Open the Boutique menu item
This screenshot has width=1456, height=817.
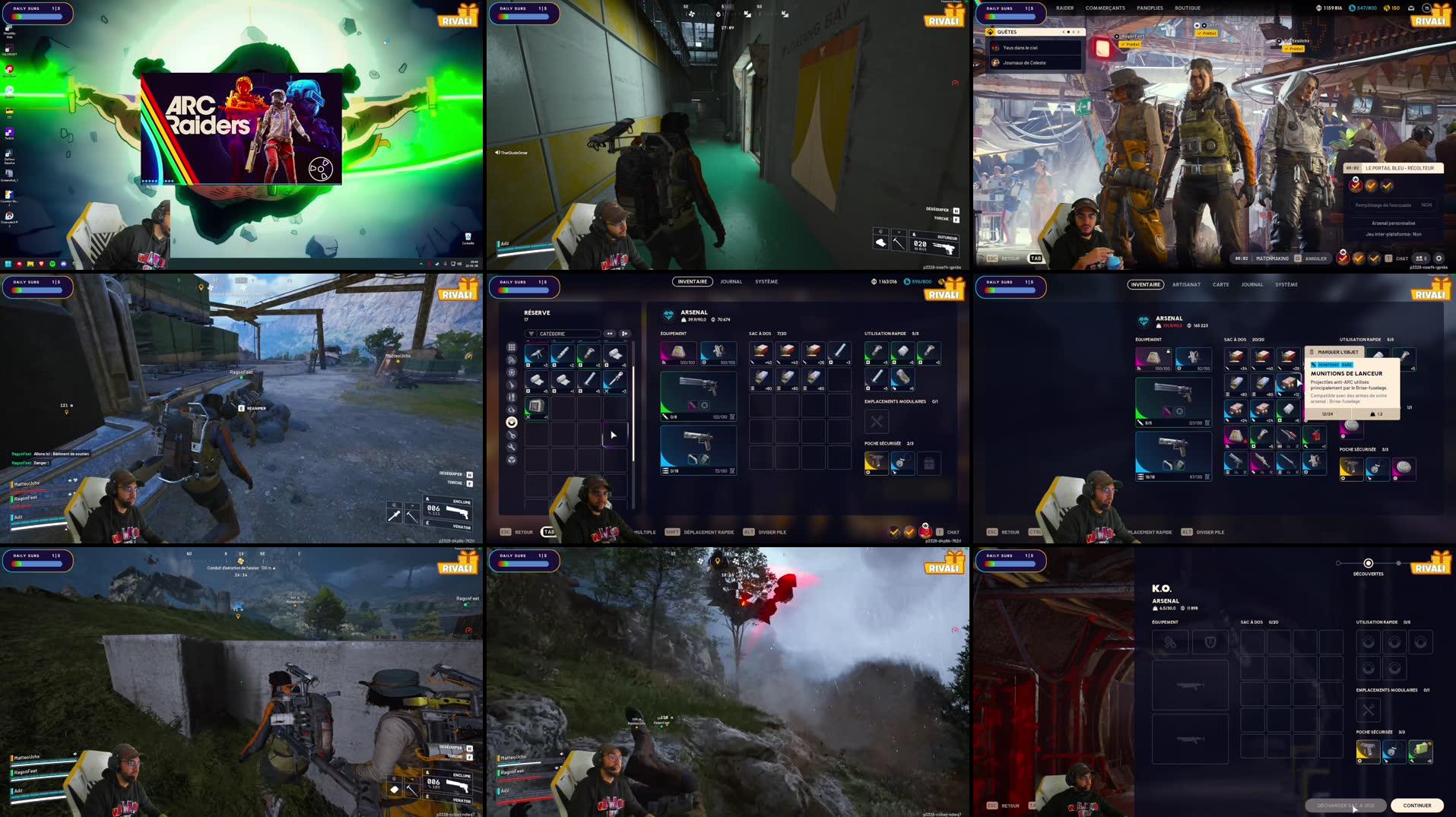coord(1188,8)
